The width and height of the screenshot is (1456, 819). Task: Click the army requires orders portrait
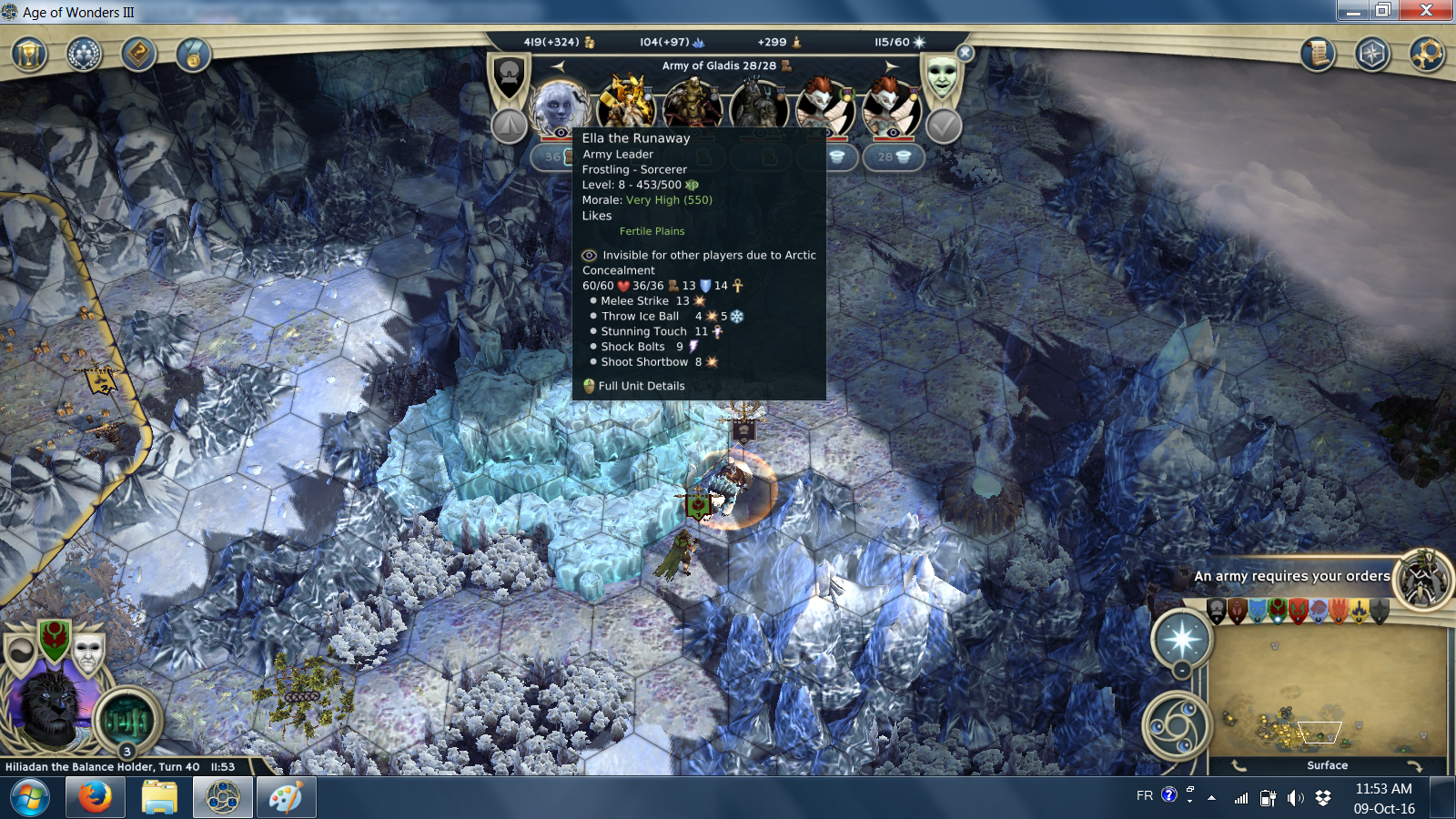tap(1423, 579)
